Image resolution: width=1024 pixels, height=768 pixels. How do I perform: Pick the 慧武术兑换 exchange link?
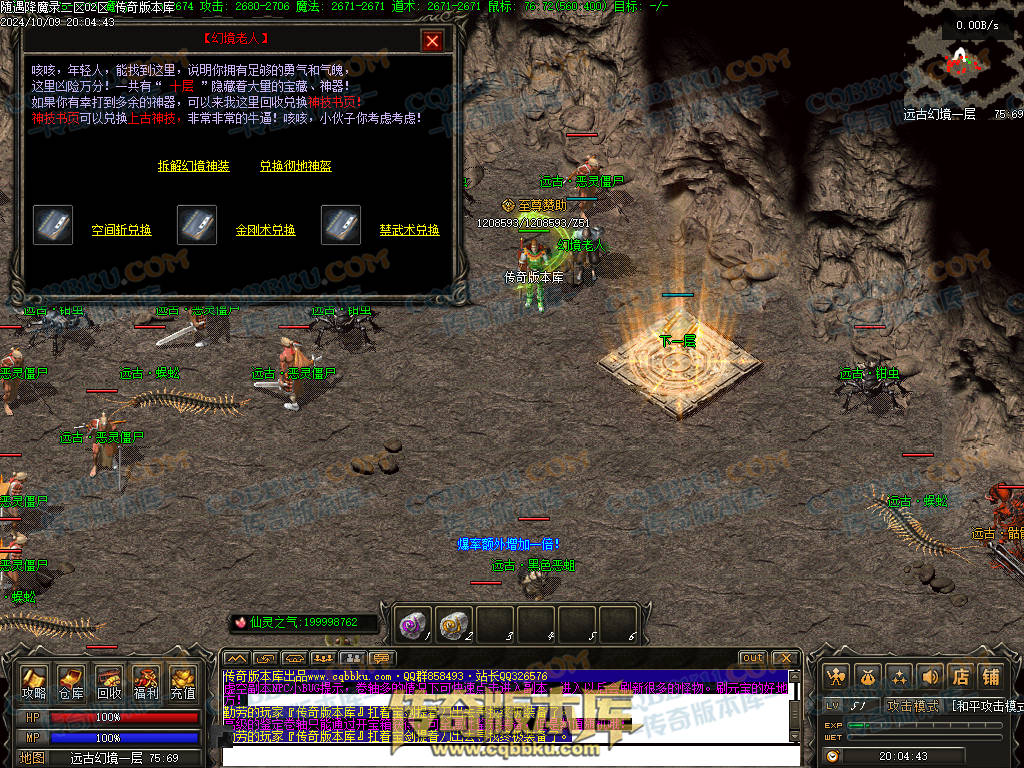point(410,230)
